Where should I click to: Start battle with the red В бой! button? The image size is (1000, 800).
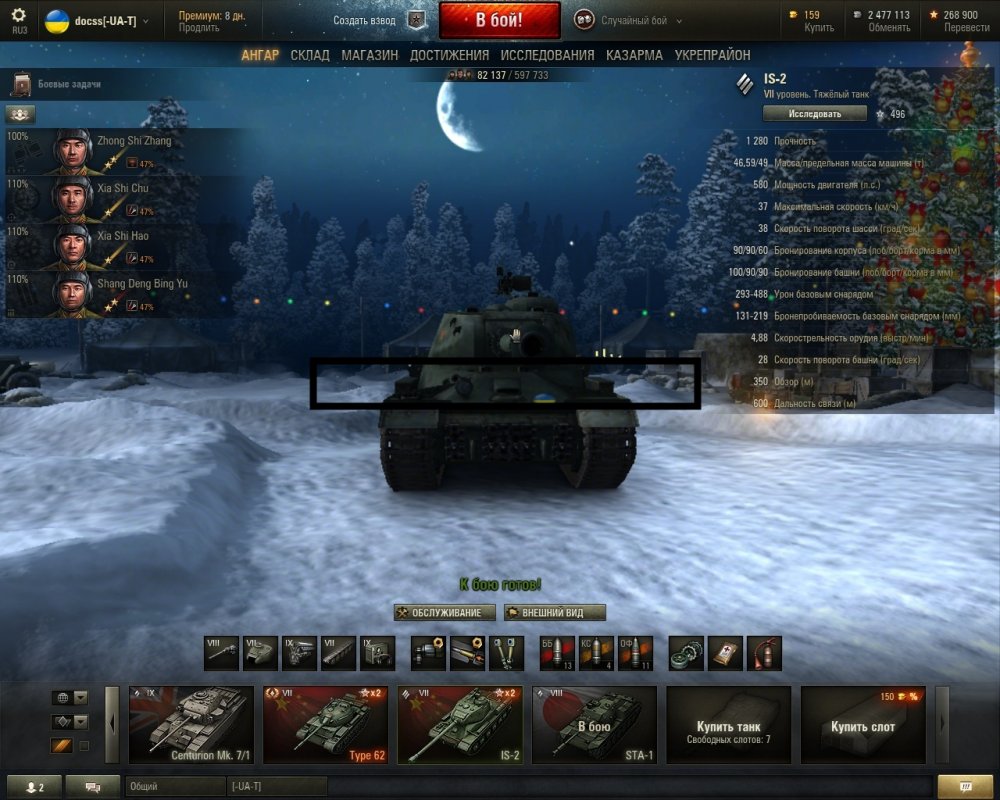coord(499,20)
